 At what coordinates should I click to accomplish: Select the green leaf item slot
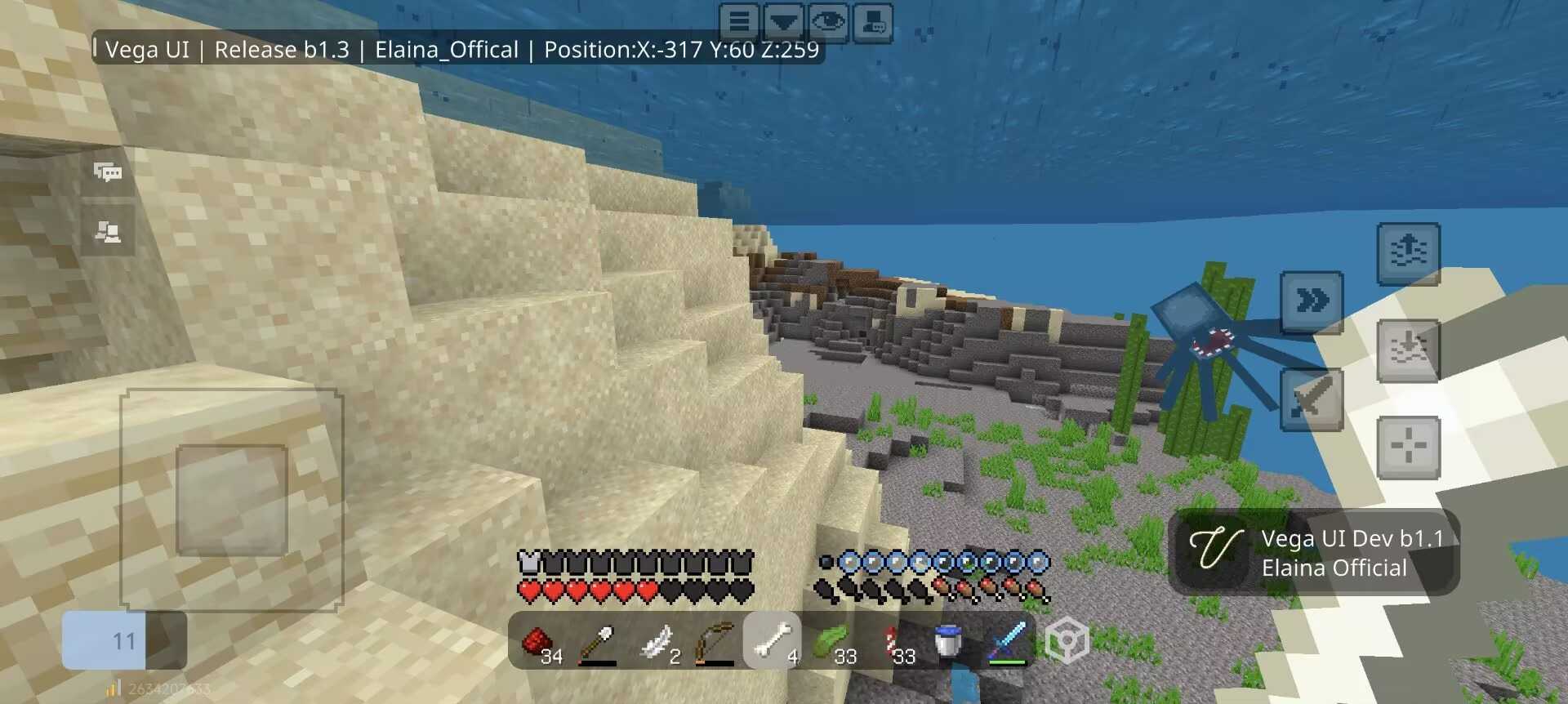pos(831,642)
